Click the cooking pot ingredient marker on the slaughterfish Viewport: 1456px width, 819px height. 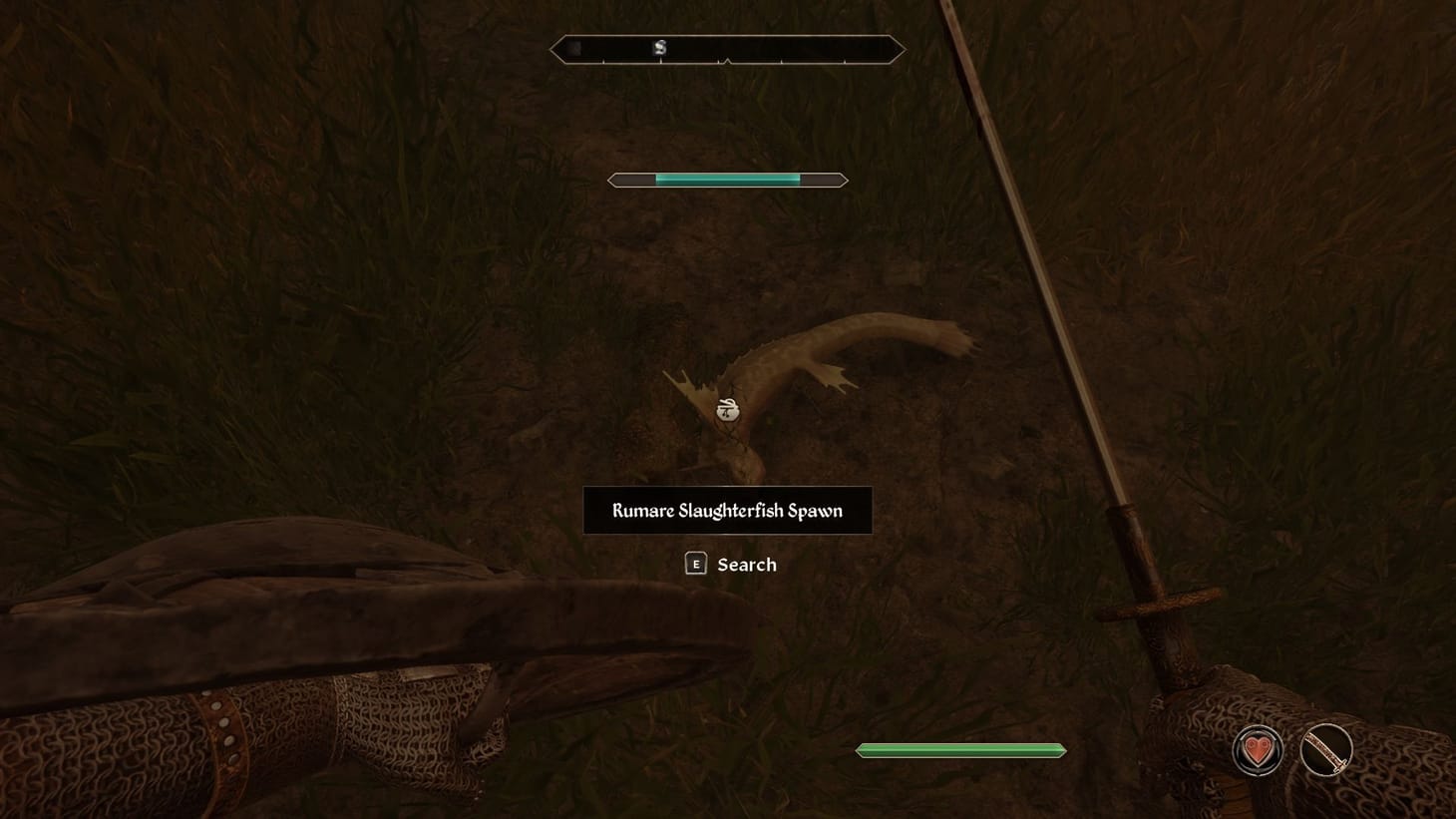click(x=727, y=410)
